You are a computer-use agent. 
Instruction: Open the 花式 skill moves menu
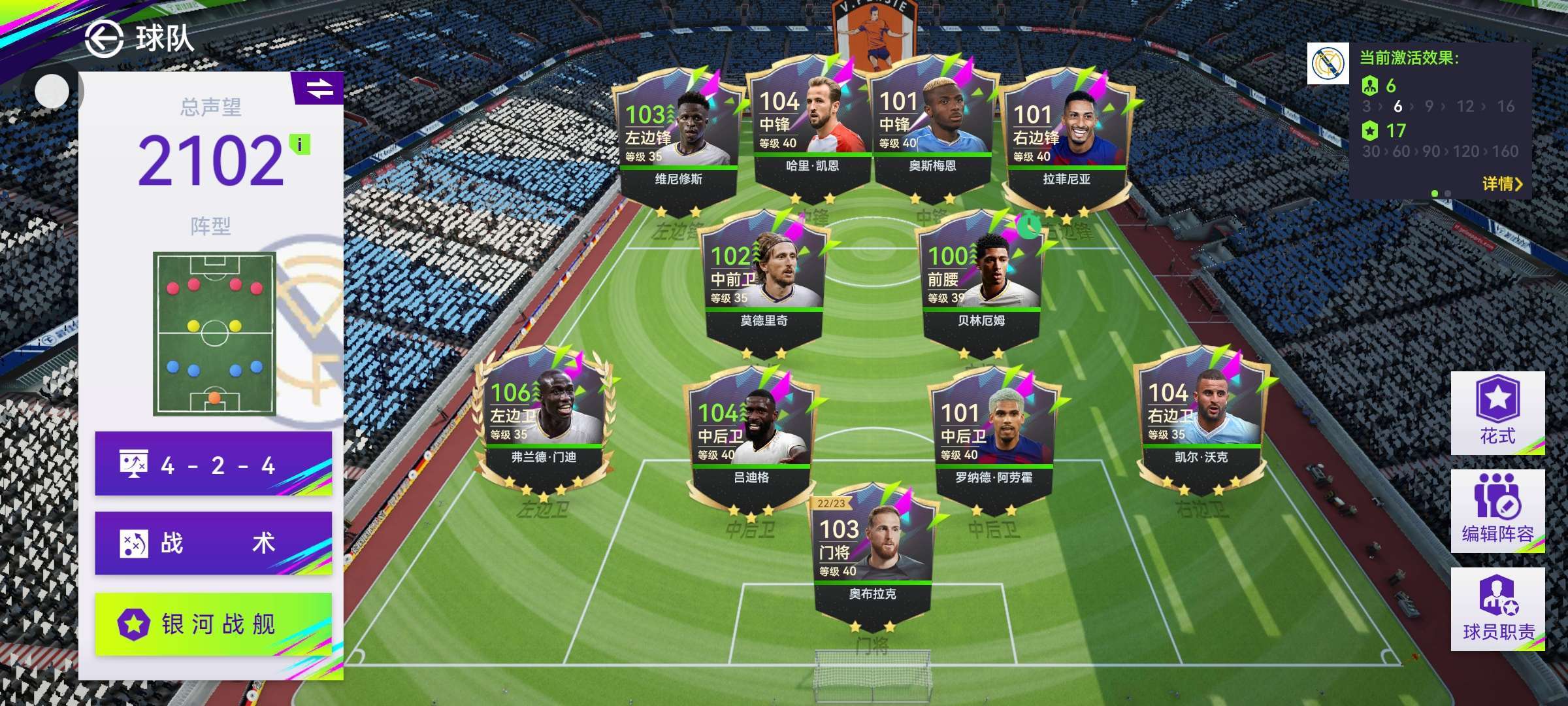(x=1497, y=413)
